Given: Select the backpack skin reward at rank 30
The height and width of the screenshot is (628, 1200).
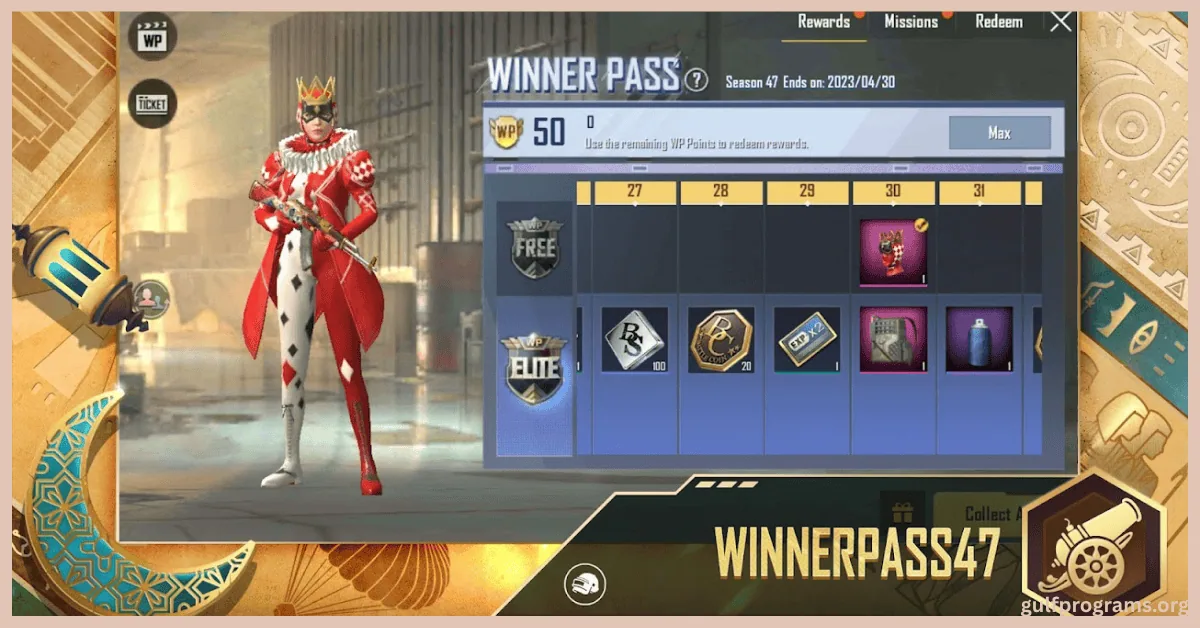Looking at the screenshot, I should (x=893, y=340).
